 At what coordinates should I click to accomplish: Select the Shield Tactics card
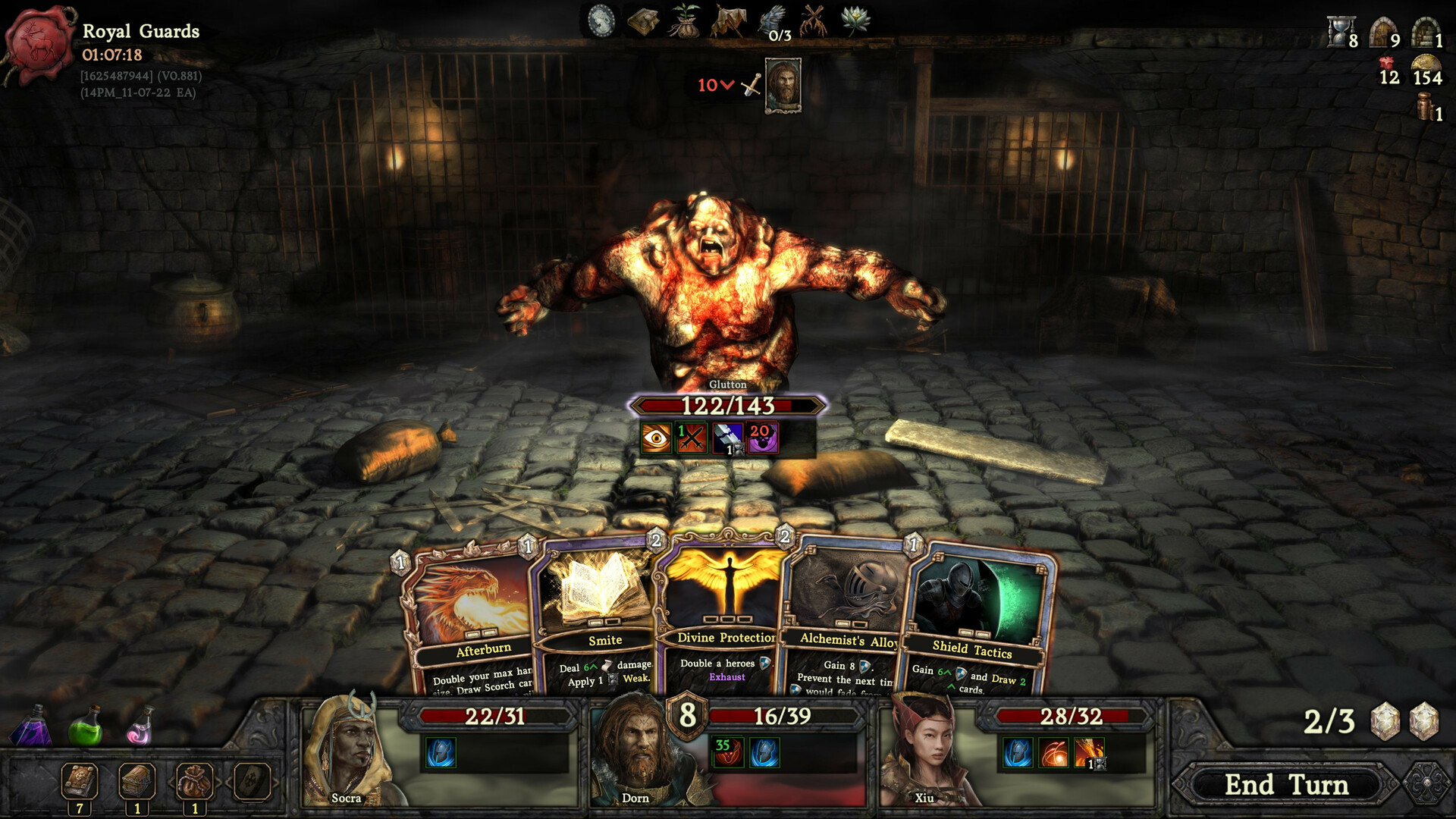pyautogui.click(x=978, y=622)
